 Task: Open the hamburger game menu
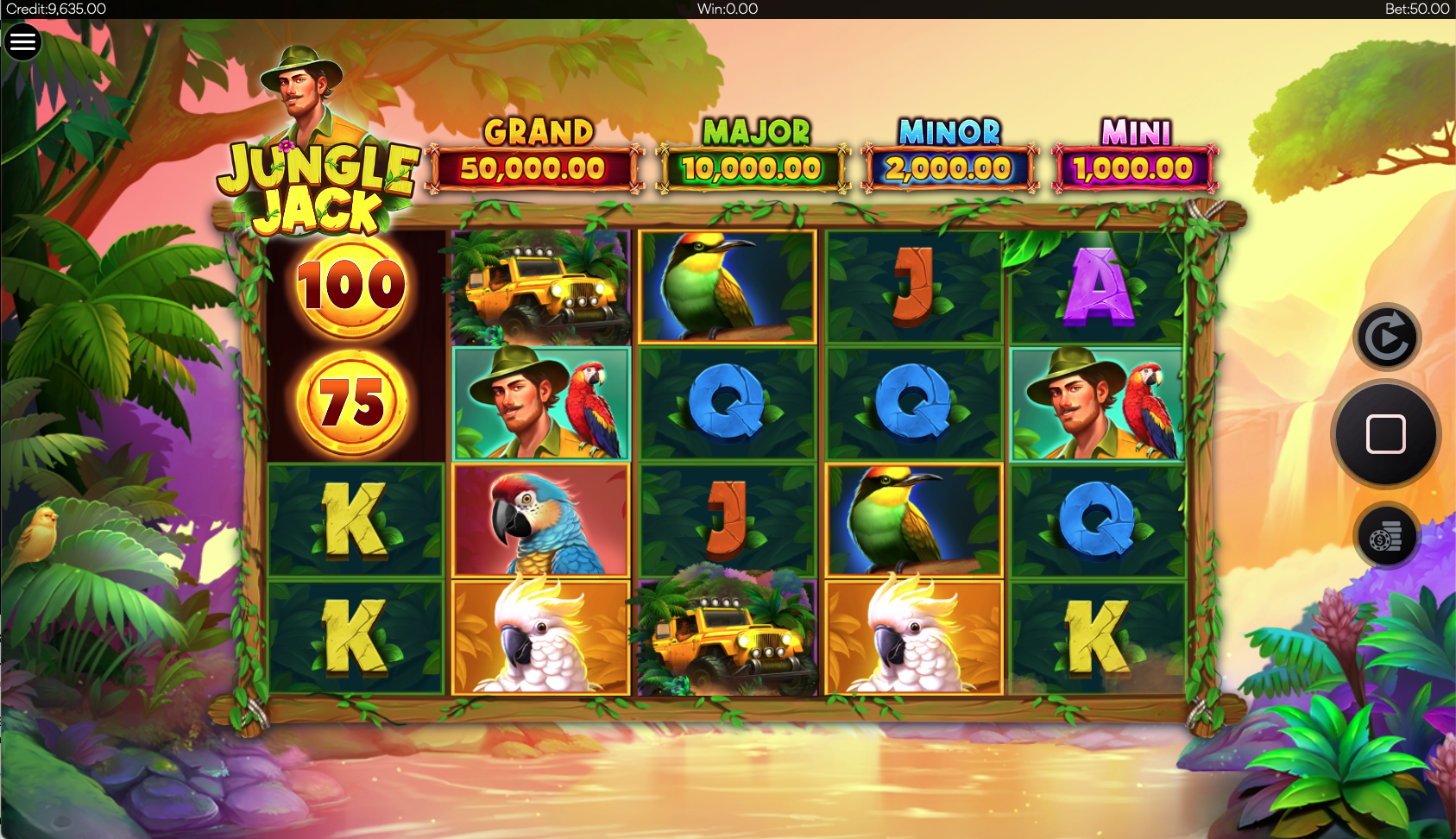coord(23,41)
